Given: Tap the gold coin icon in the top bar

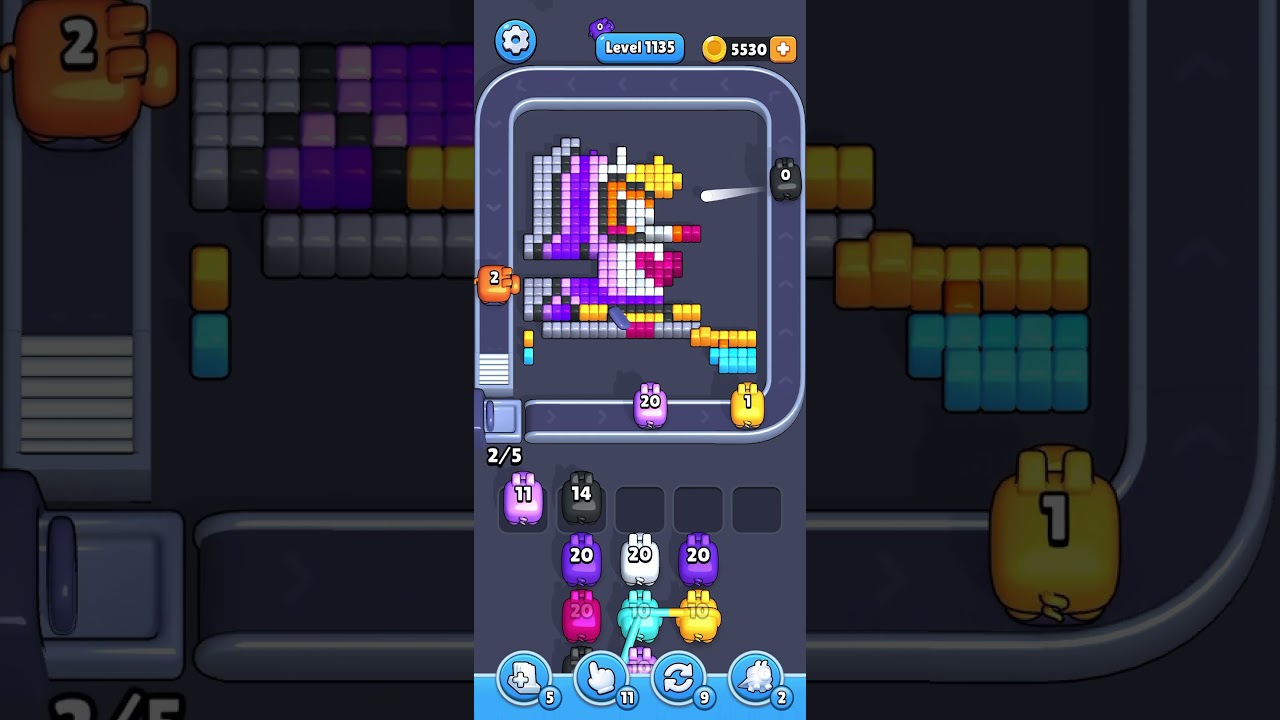Looking at the screenshot, I should point(712,48).
